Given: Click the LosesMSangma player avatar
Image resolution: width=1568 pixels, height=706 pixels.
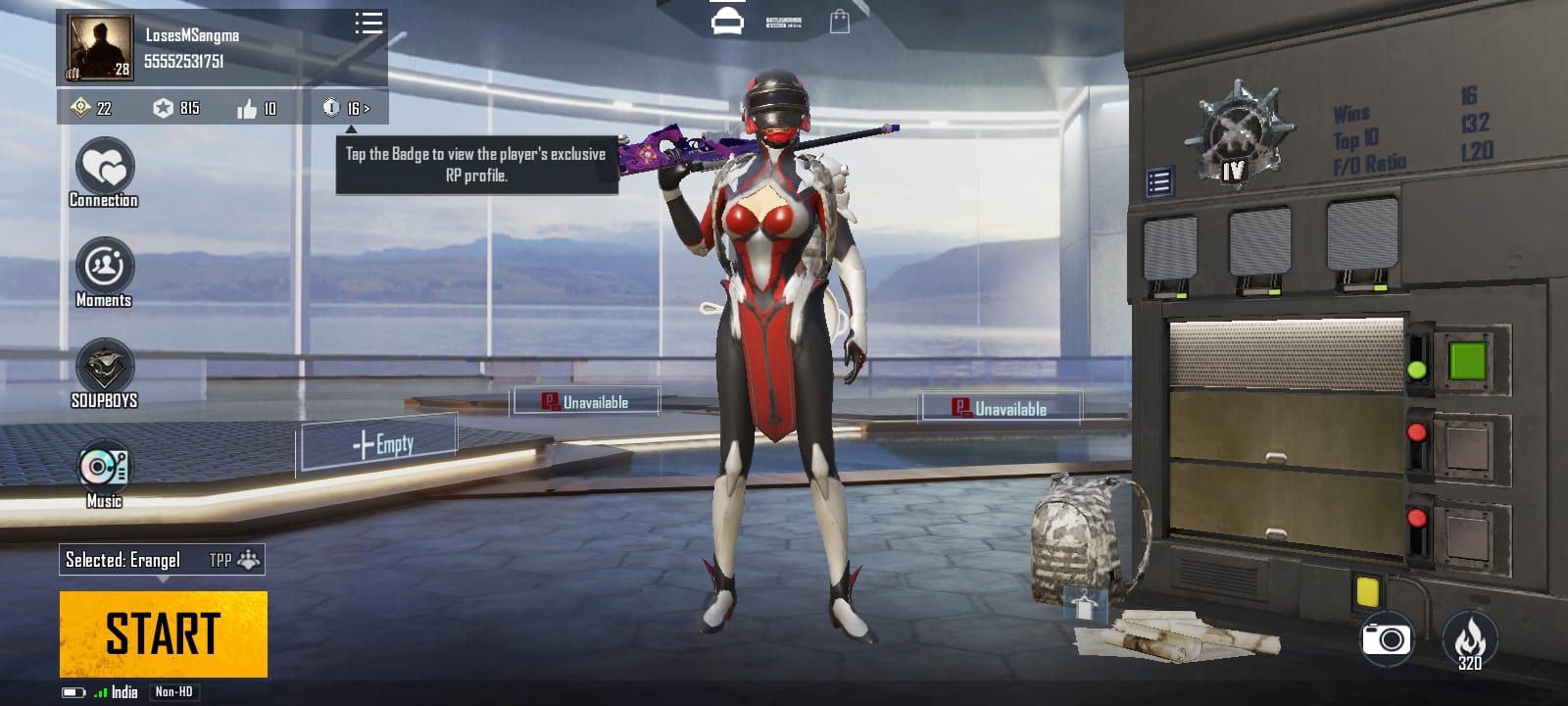Looking at the screenshot, I should coord(99,47).
